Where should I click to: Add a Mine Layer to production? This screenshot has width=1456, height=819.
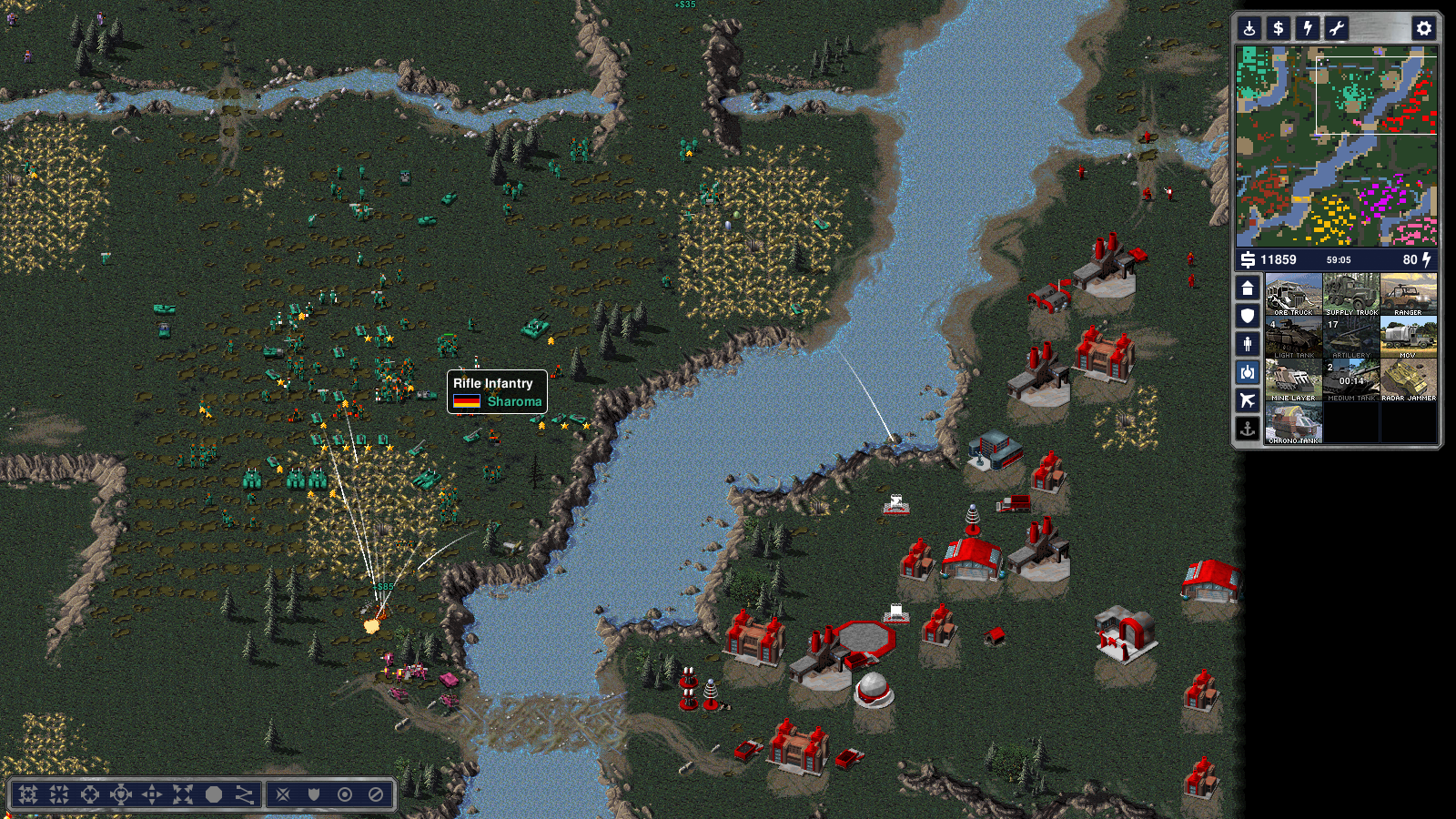(1293, 379)
